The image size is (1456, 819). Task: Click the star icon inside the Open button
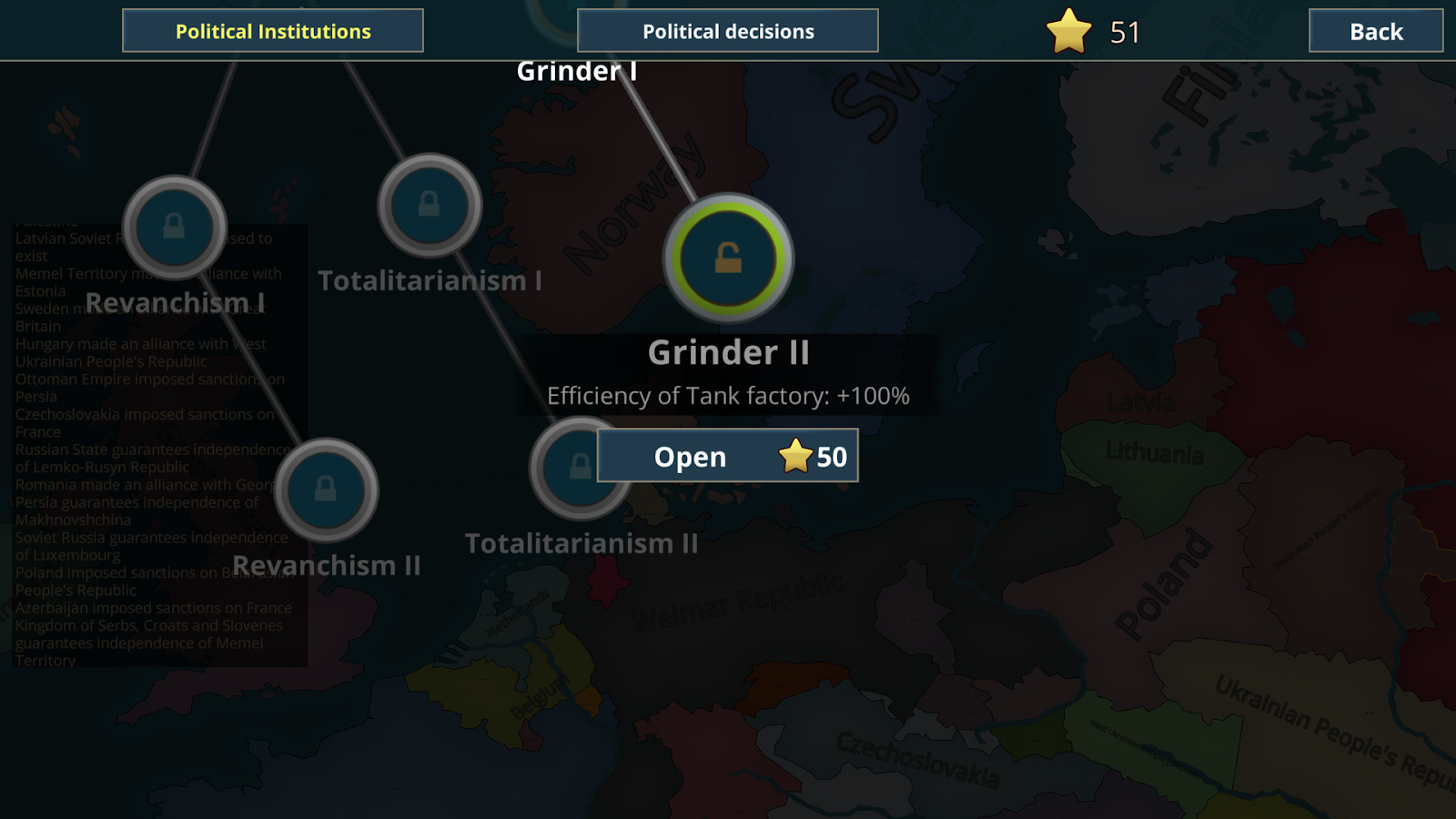798,455
